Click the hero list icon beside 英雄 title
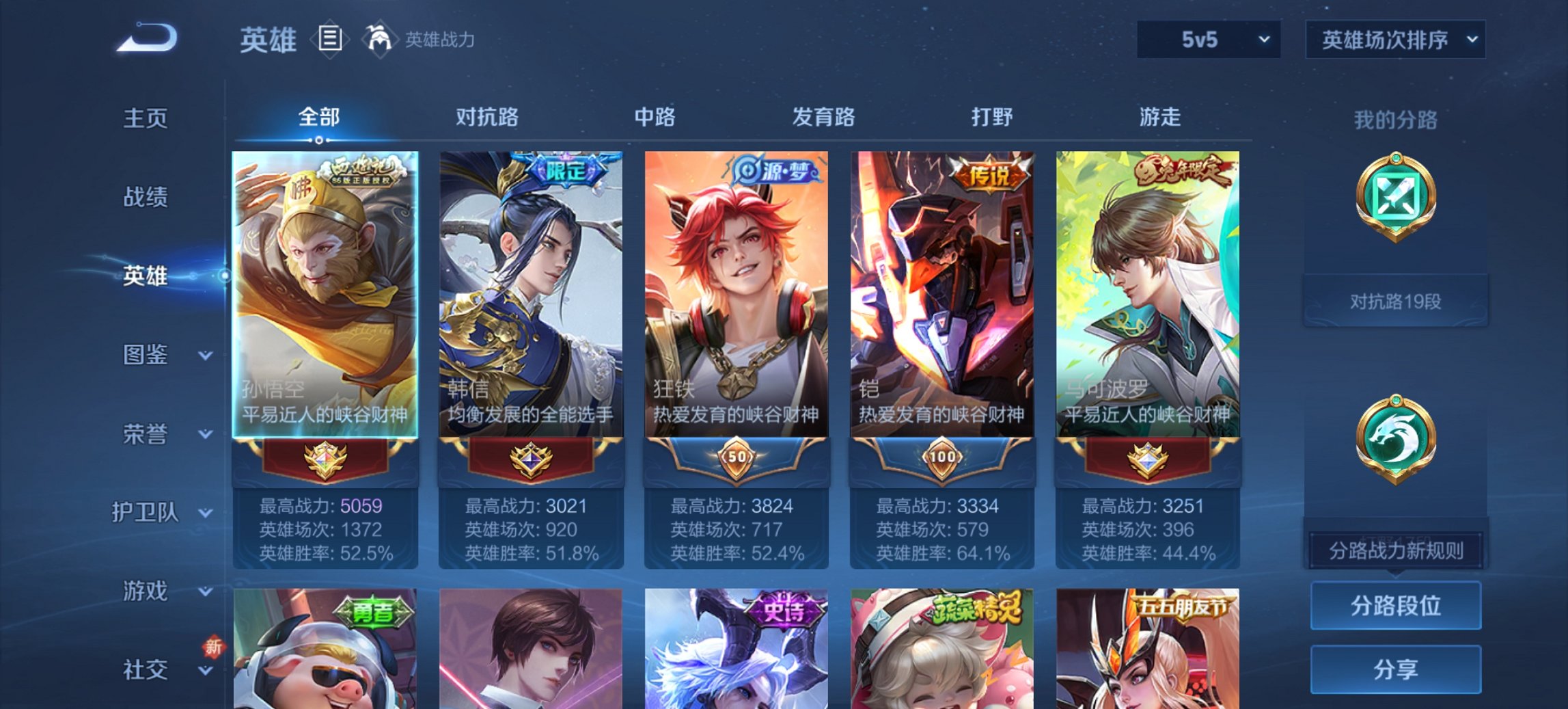1568x709 pixels. click(x=331, y=39)
